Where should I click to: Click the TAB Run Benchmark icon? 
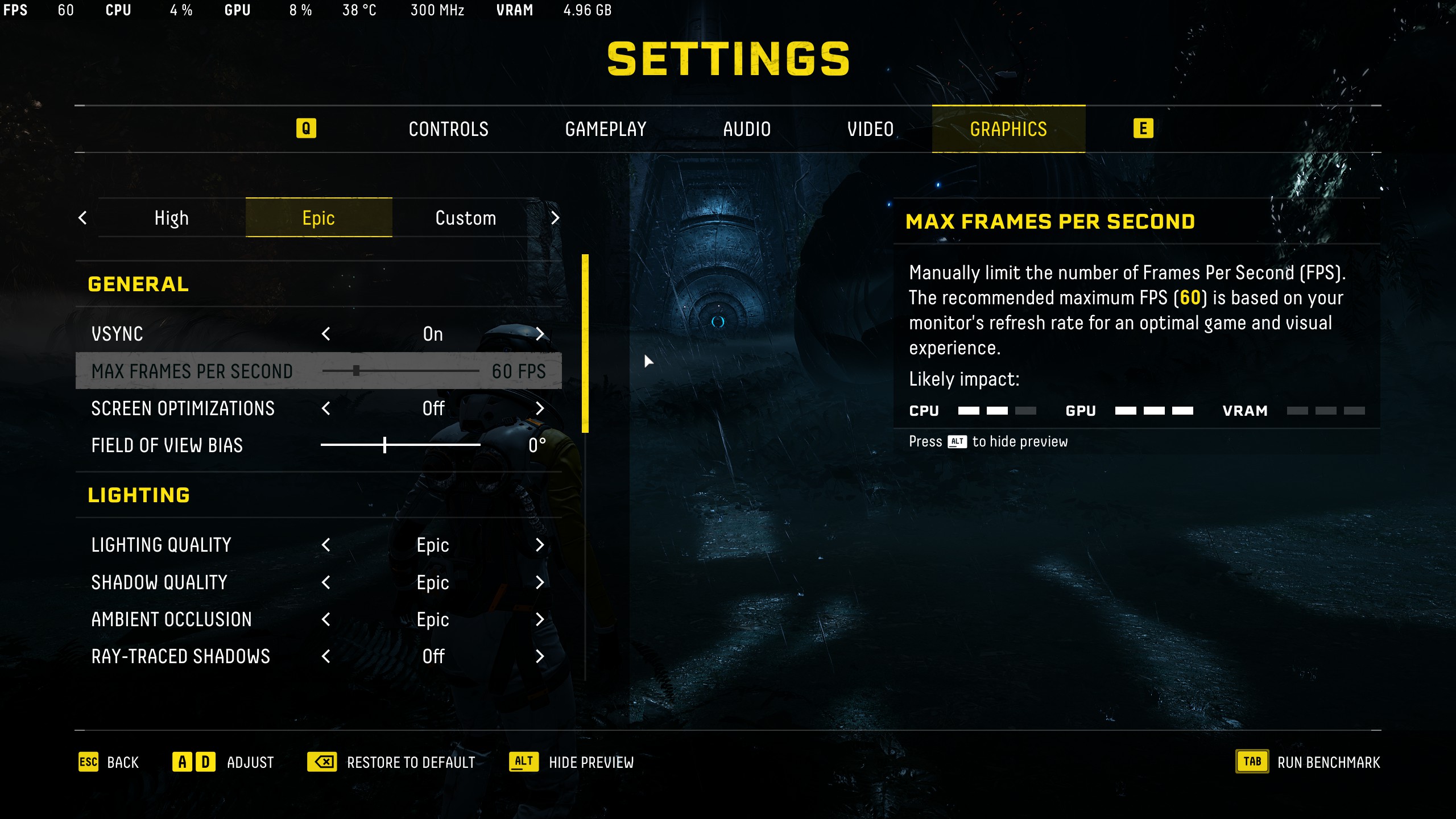tap(1251, 762)
